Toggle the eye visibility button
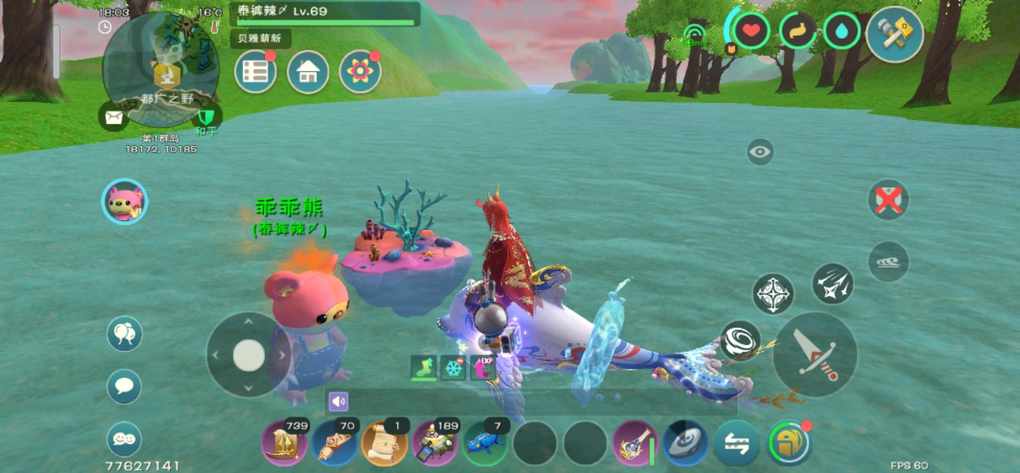 click(760, 152)
